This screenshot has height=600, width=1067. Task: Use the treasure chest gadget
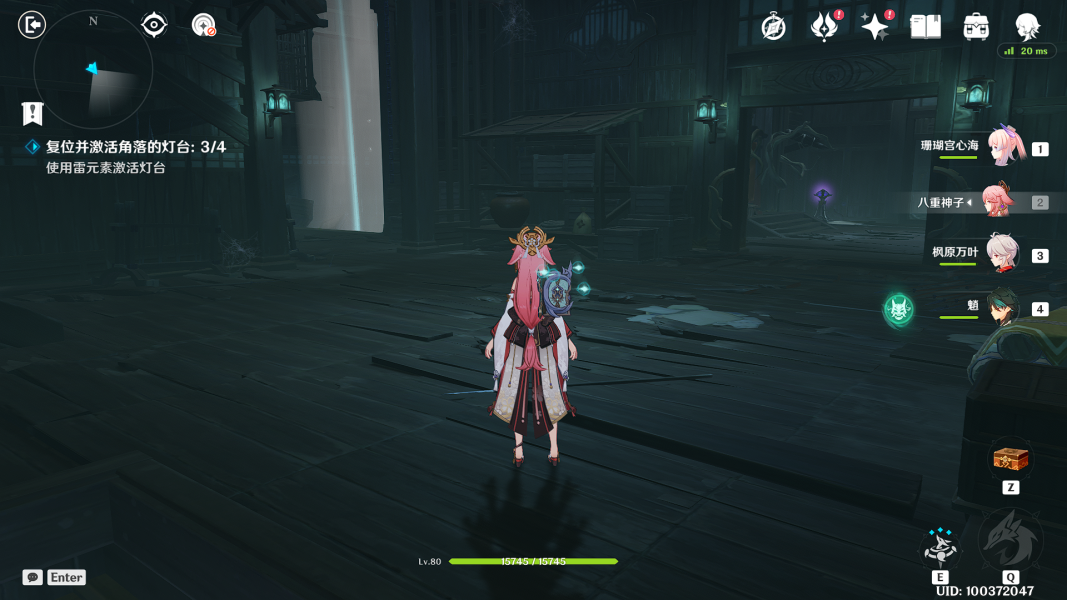click(1010, 459)
